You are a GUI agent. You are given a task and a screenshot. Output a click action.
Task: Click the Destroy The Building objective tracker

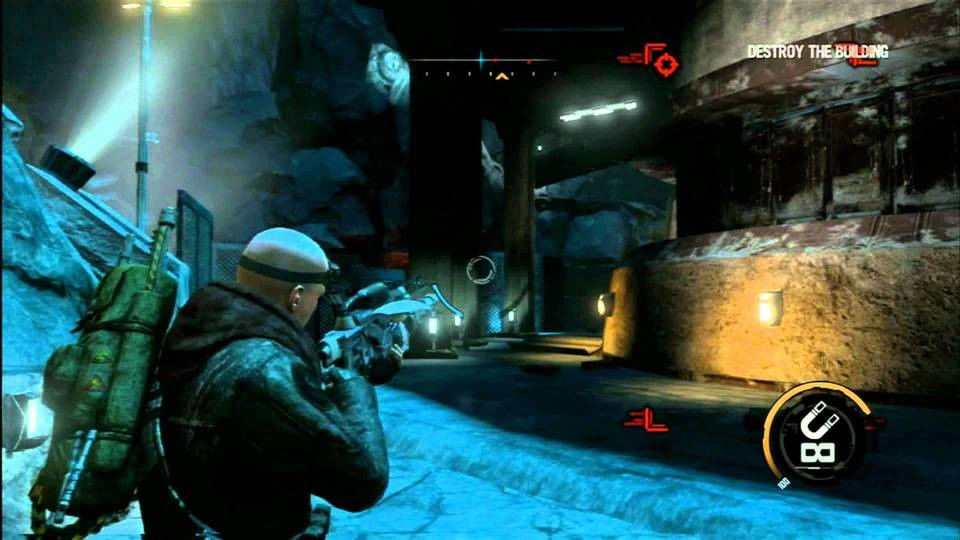tap(816, 51)
